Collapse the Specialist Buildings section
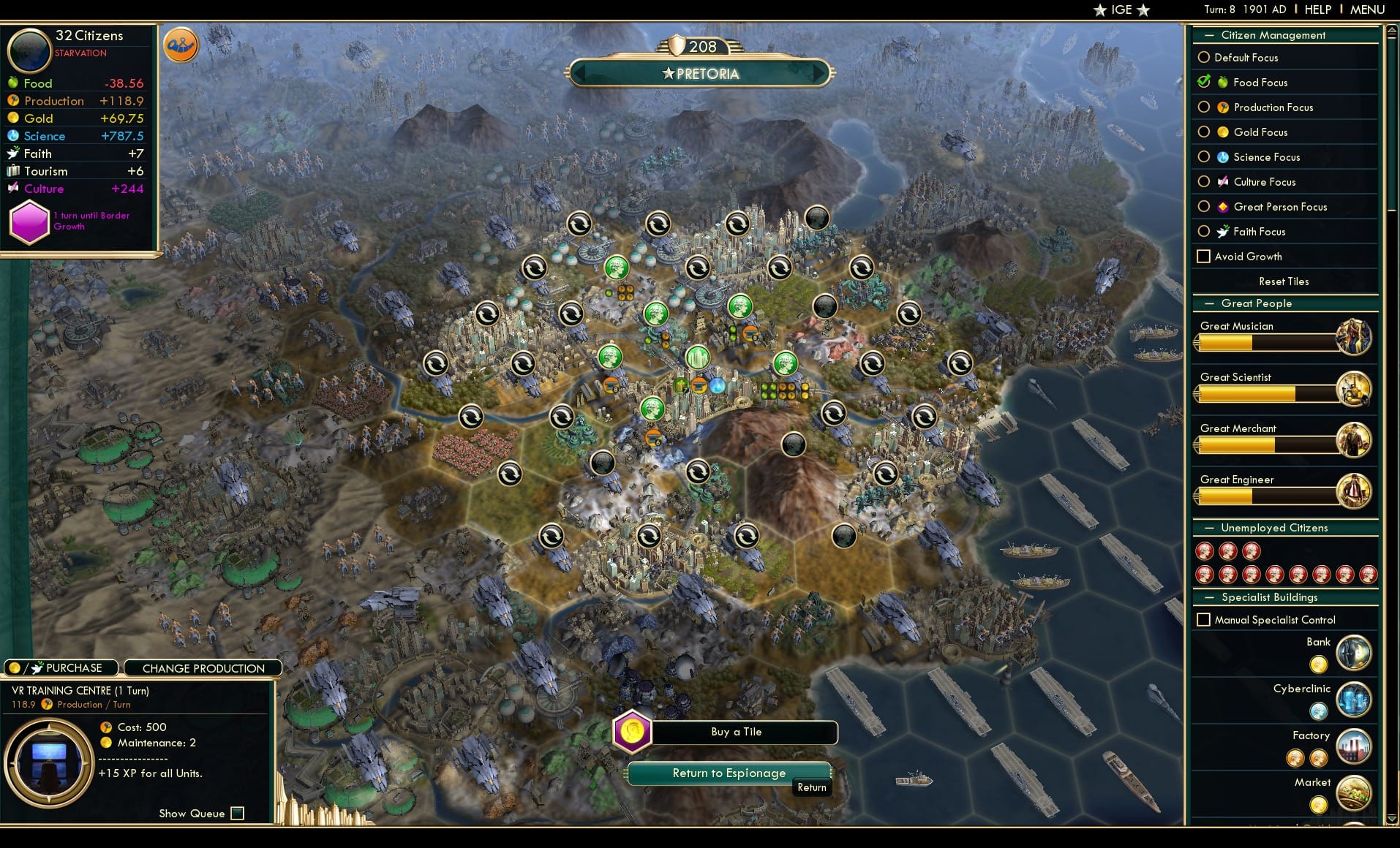 [x=1208, y=597]
